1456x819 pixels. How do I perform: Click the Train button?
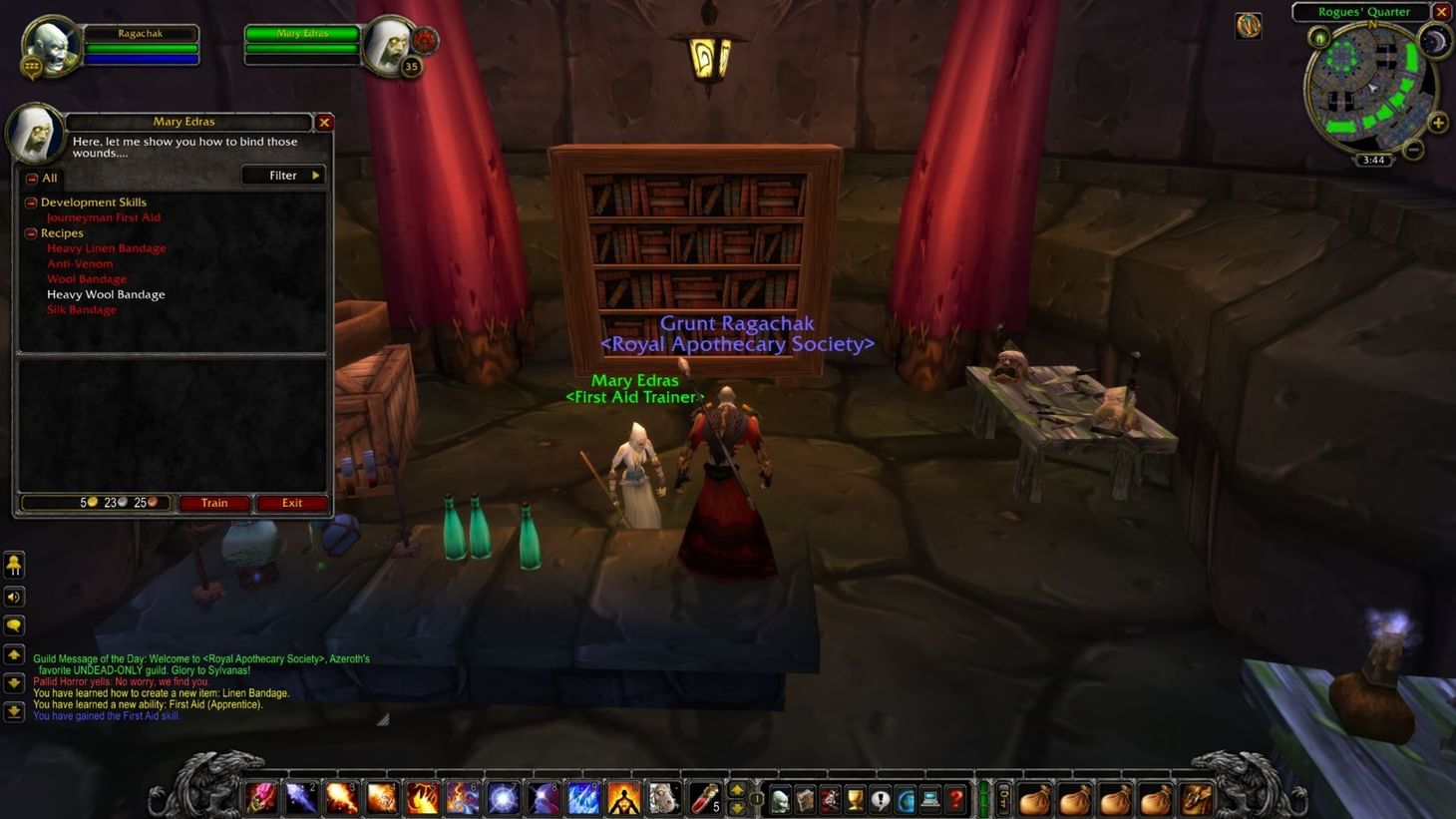coord(213,503)
